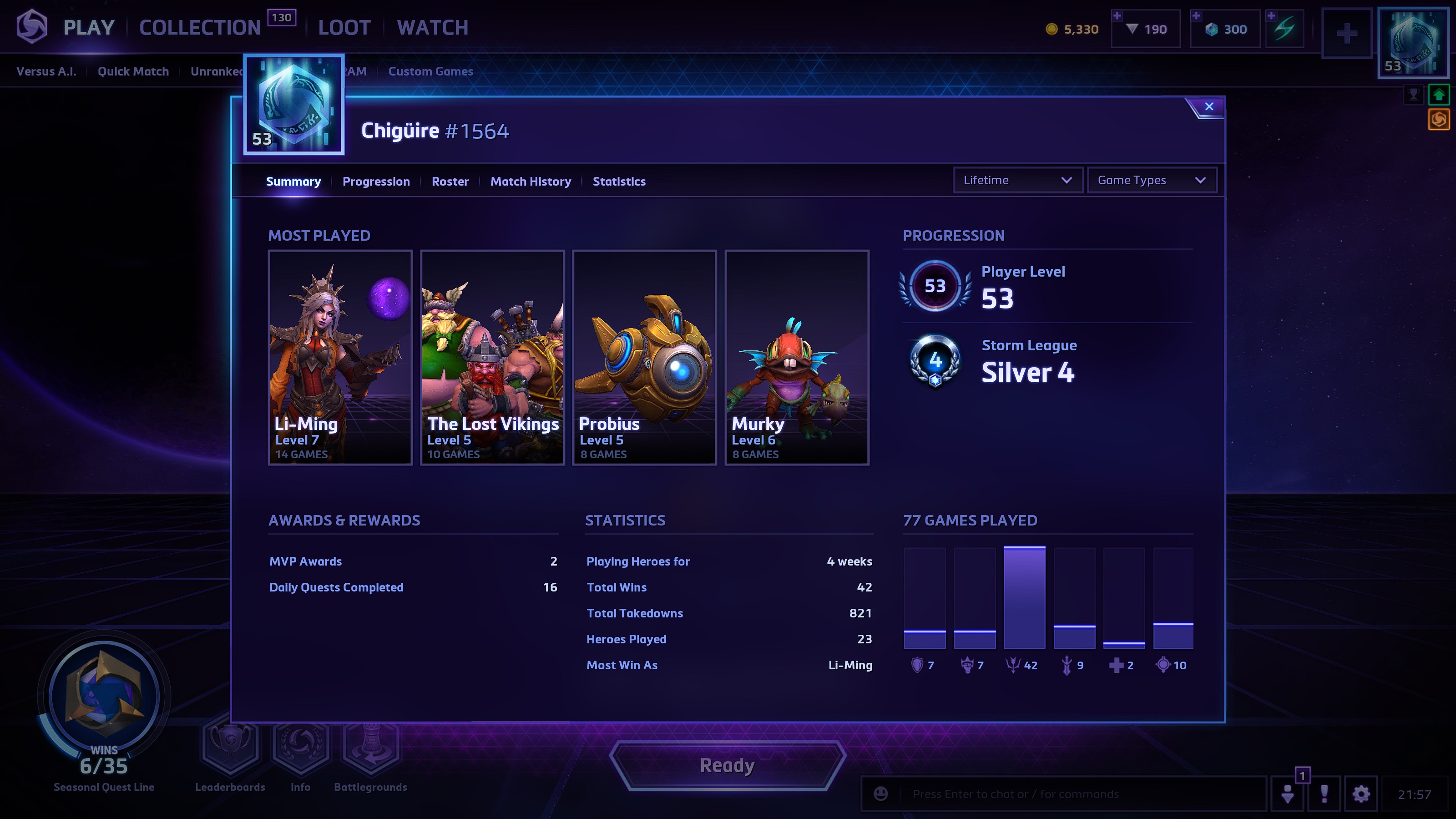The height and width of the screenshot is (819, 1456).
Task: Open the Watch menu
Action: [x=432, y=28]
